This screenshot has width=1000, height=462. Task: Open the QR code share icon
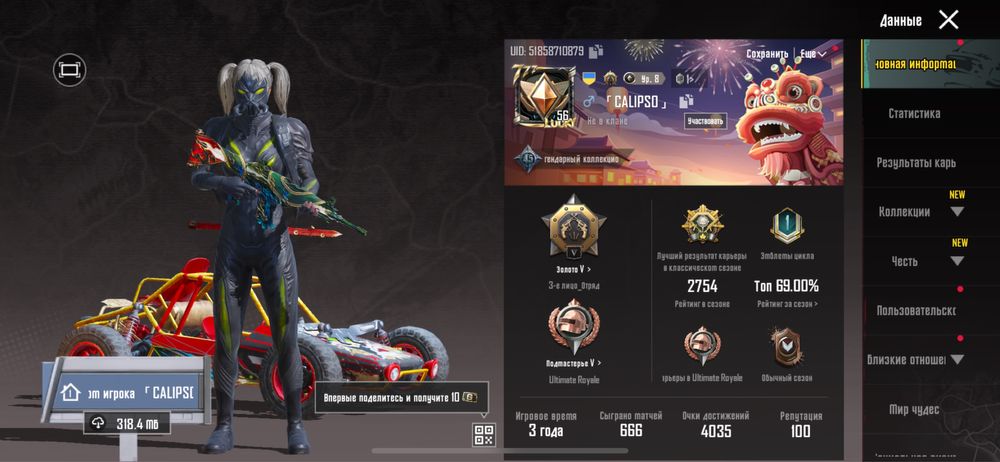484,434
